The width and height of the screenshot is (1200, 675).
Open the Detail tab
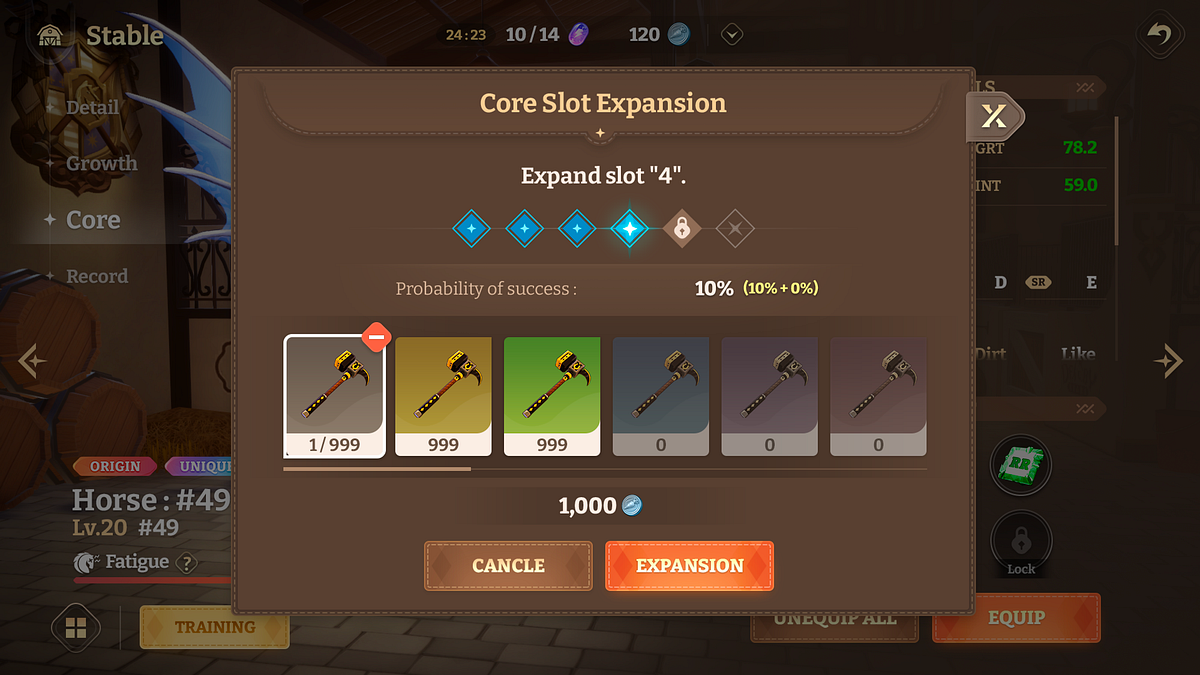point(92,108)
